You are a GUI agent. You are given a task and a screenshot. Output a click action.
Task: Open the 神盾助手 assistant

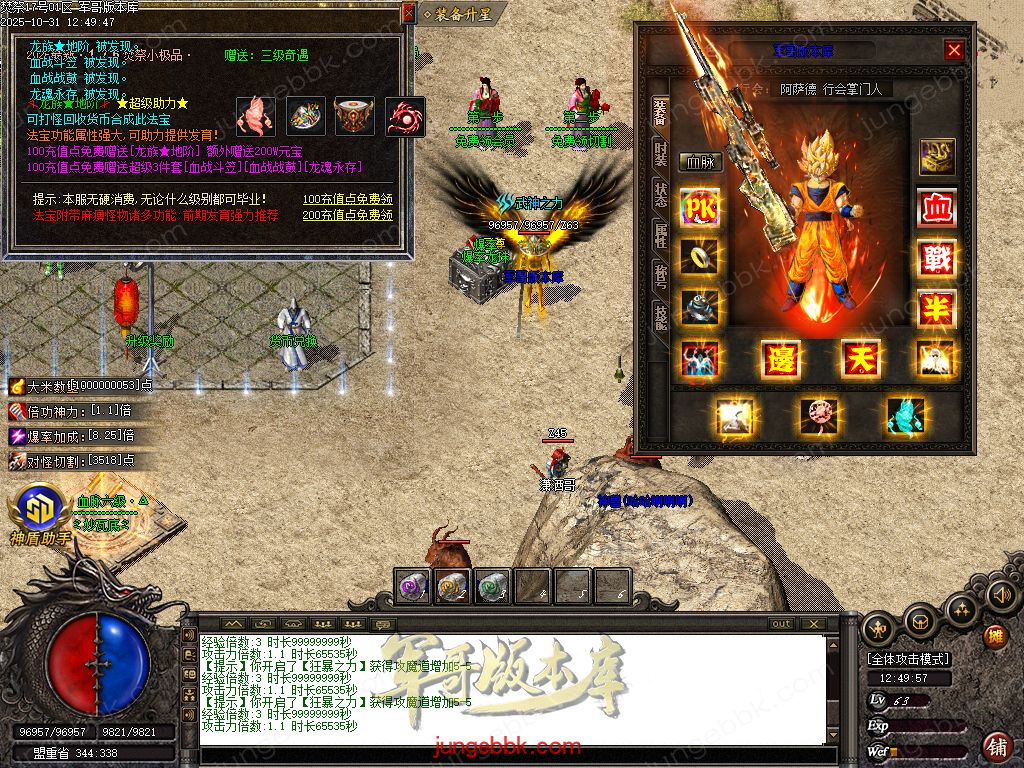40,514
